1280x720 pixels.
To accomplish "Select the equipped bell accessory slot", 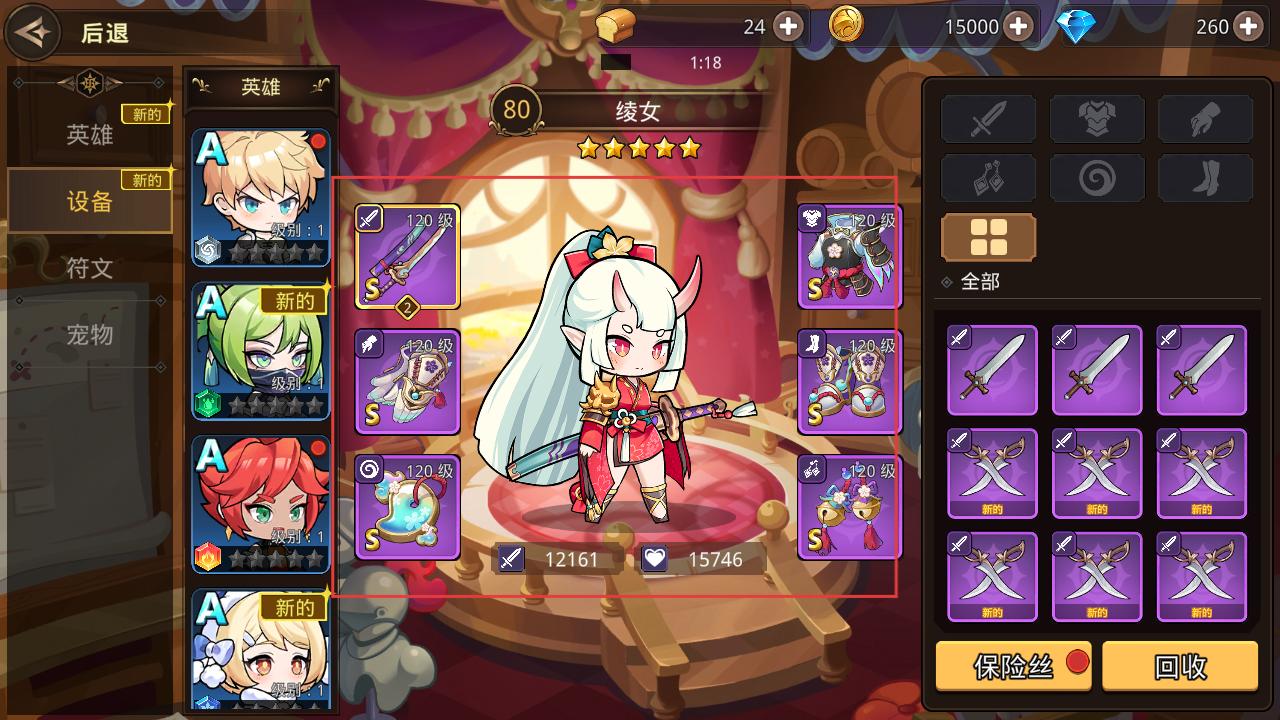I will (849, 507).
